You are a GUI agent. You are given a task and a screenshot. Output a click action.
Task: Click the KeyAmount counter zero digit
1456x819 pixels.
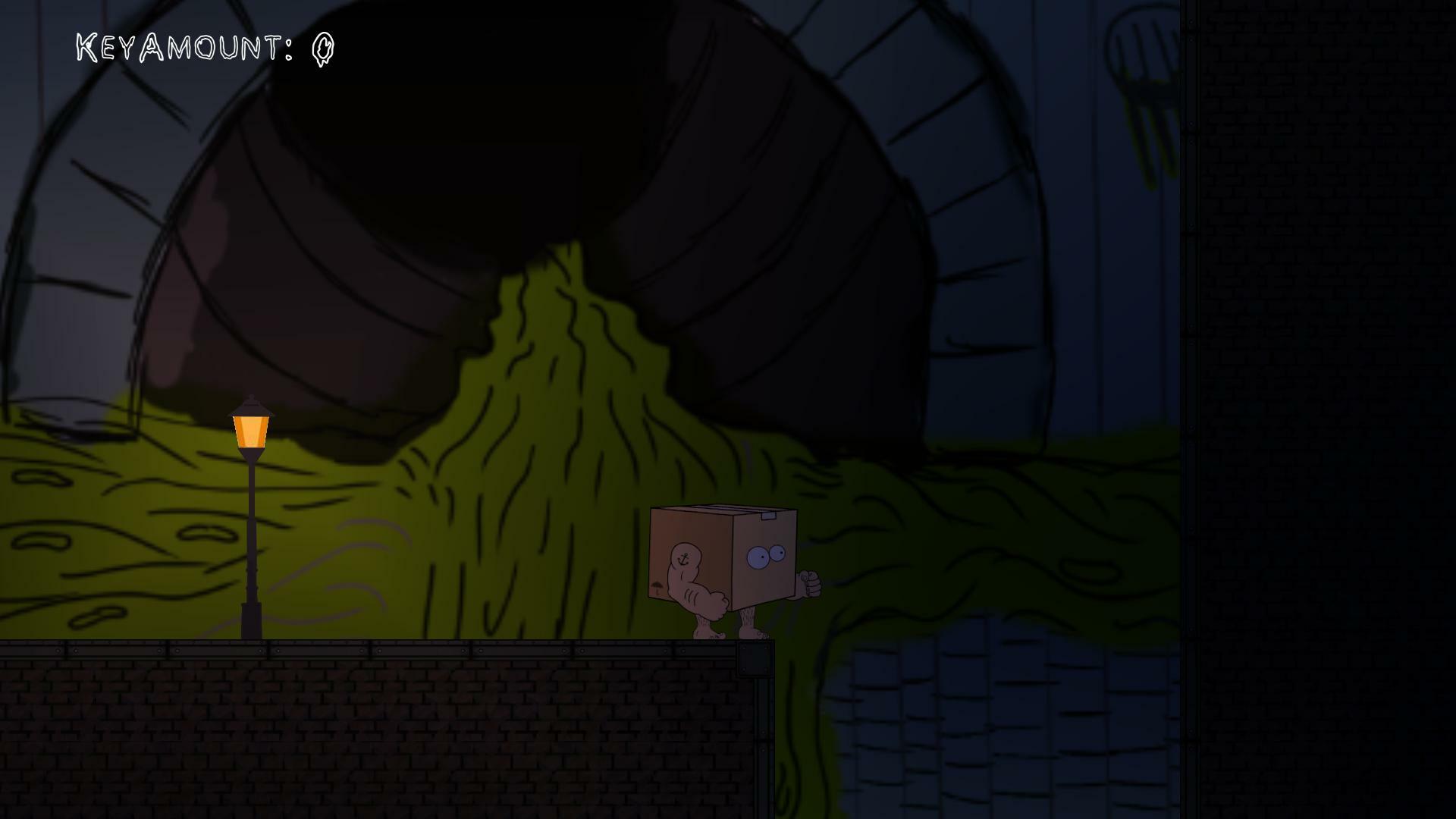click(322, 49)
